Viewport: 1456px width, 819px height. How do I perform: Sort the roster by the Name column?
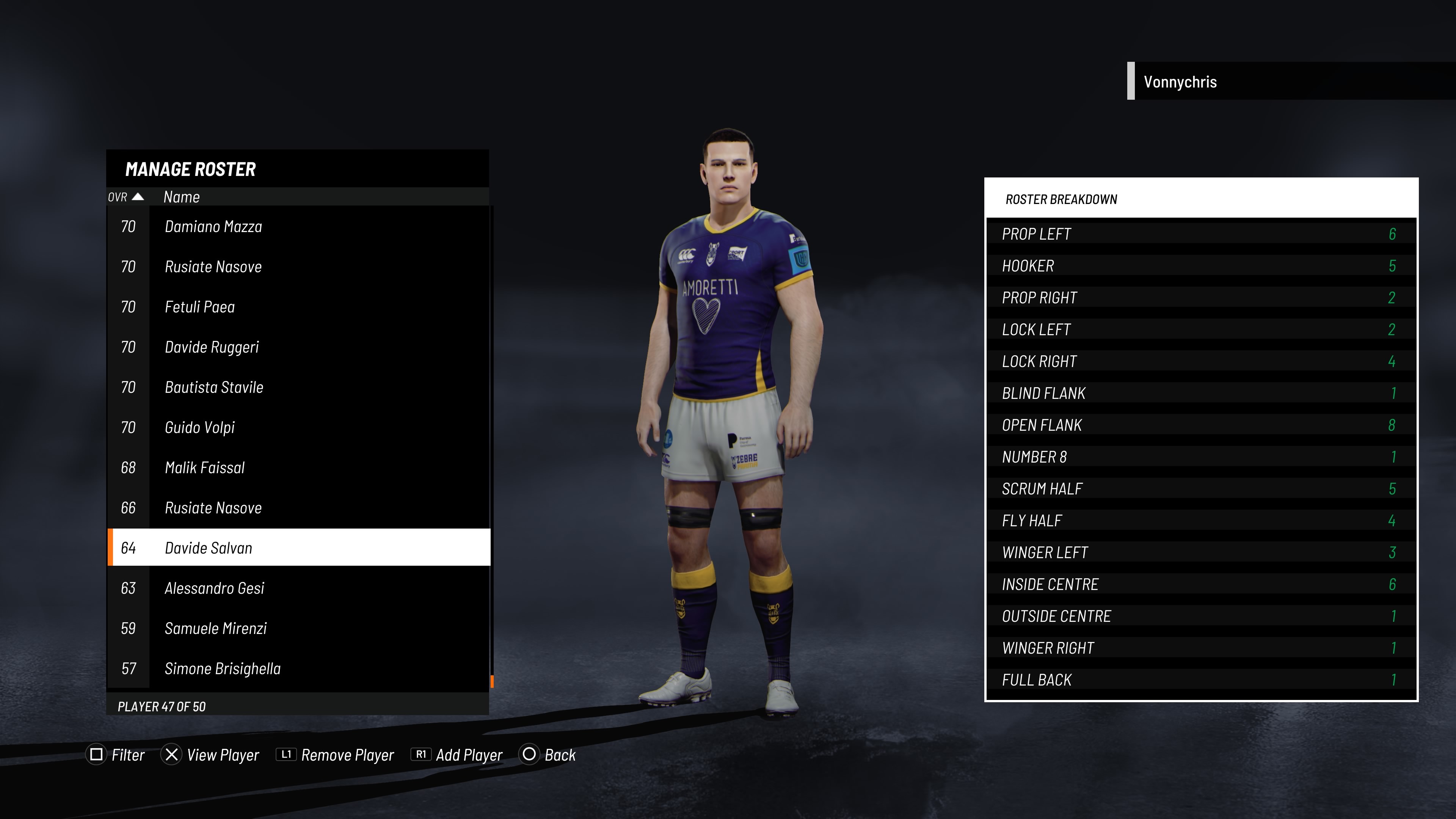click(182, 197)
